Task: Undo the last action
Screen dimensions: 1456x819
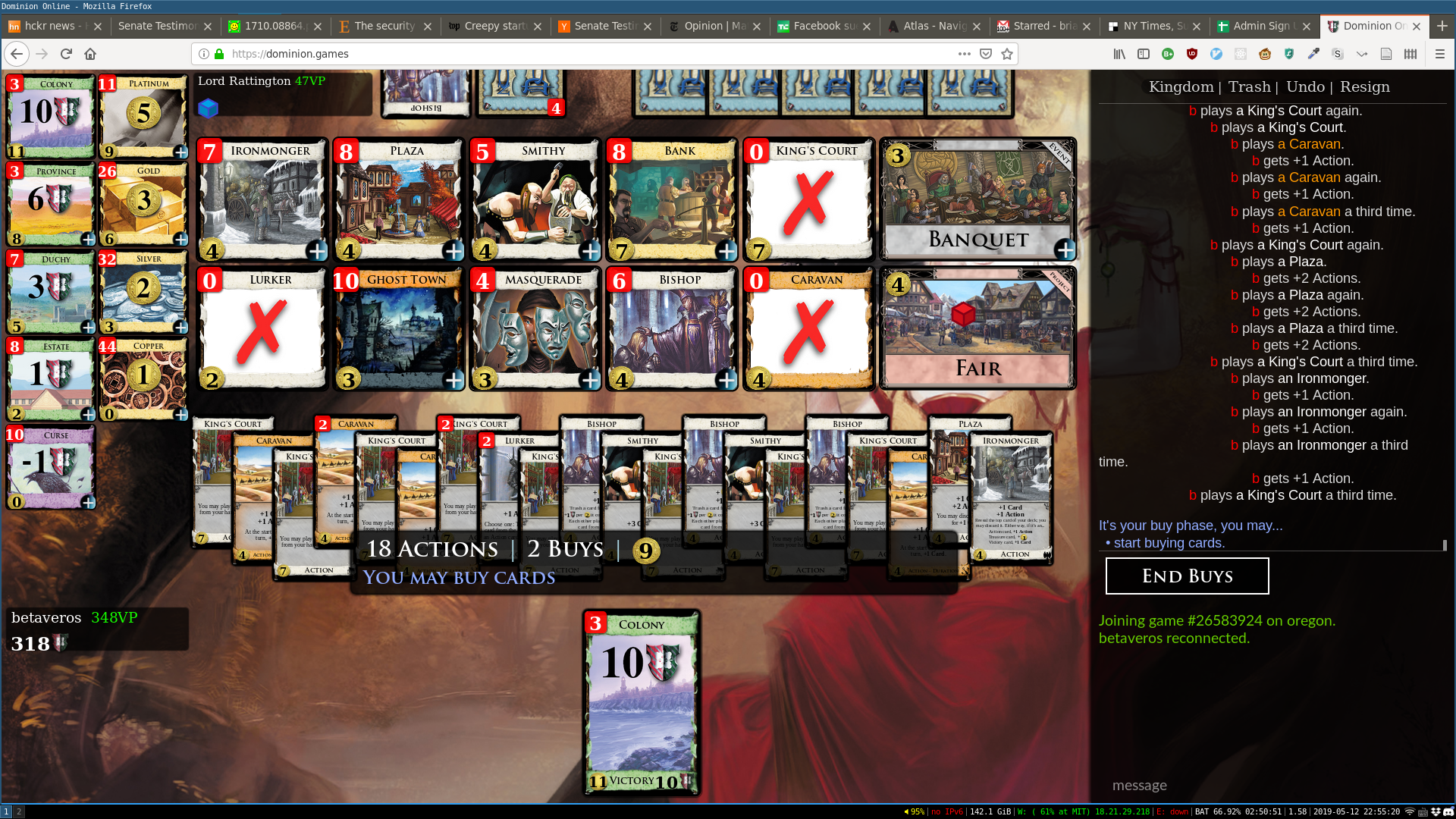Action: (1305, 87)
